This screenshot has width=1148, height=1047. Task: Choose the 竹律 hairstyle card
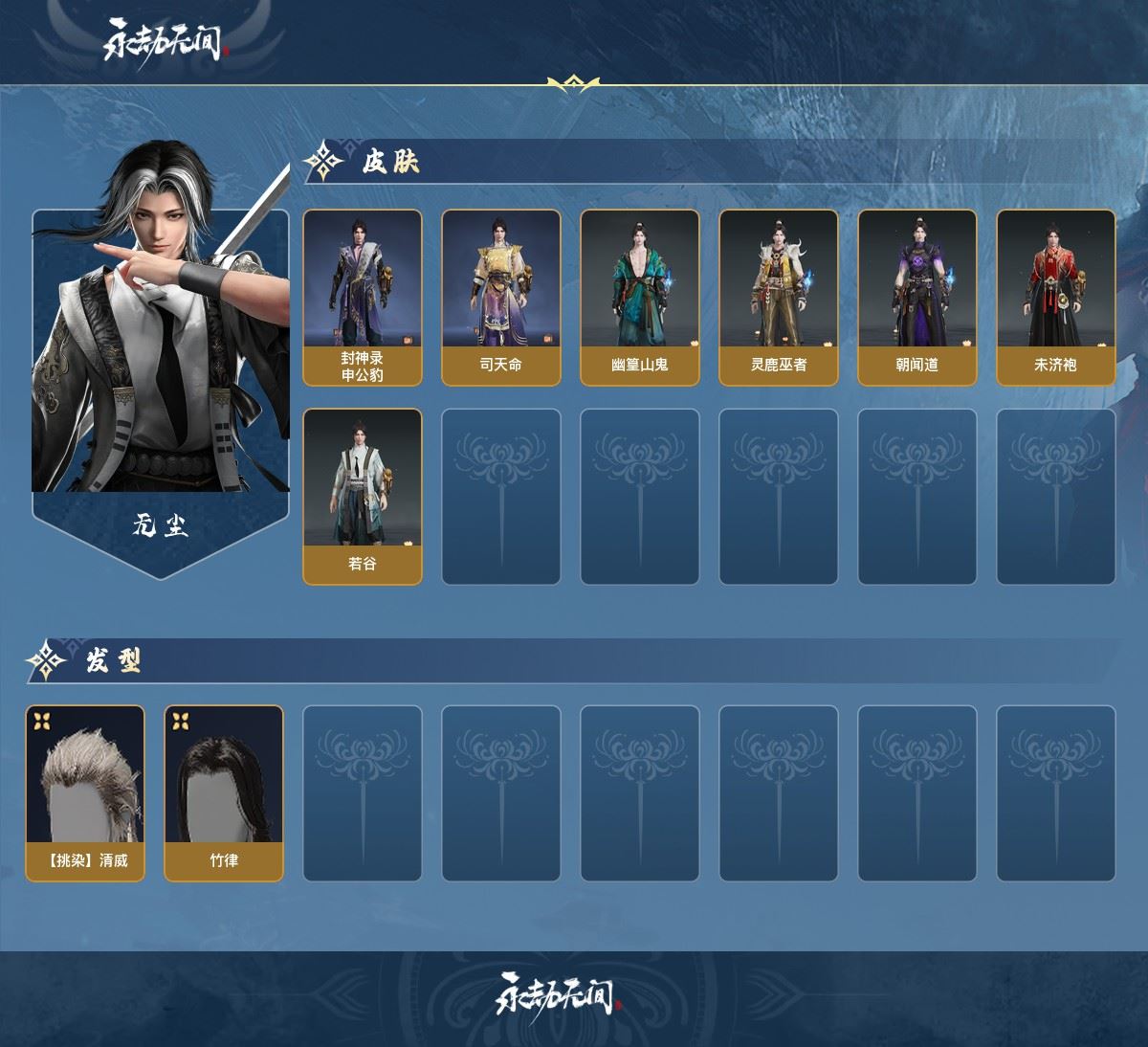pos(224,792)
